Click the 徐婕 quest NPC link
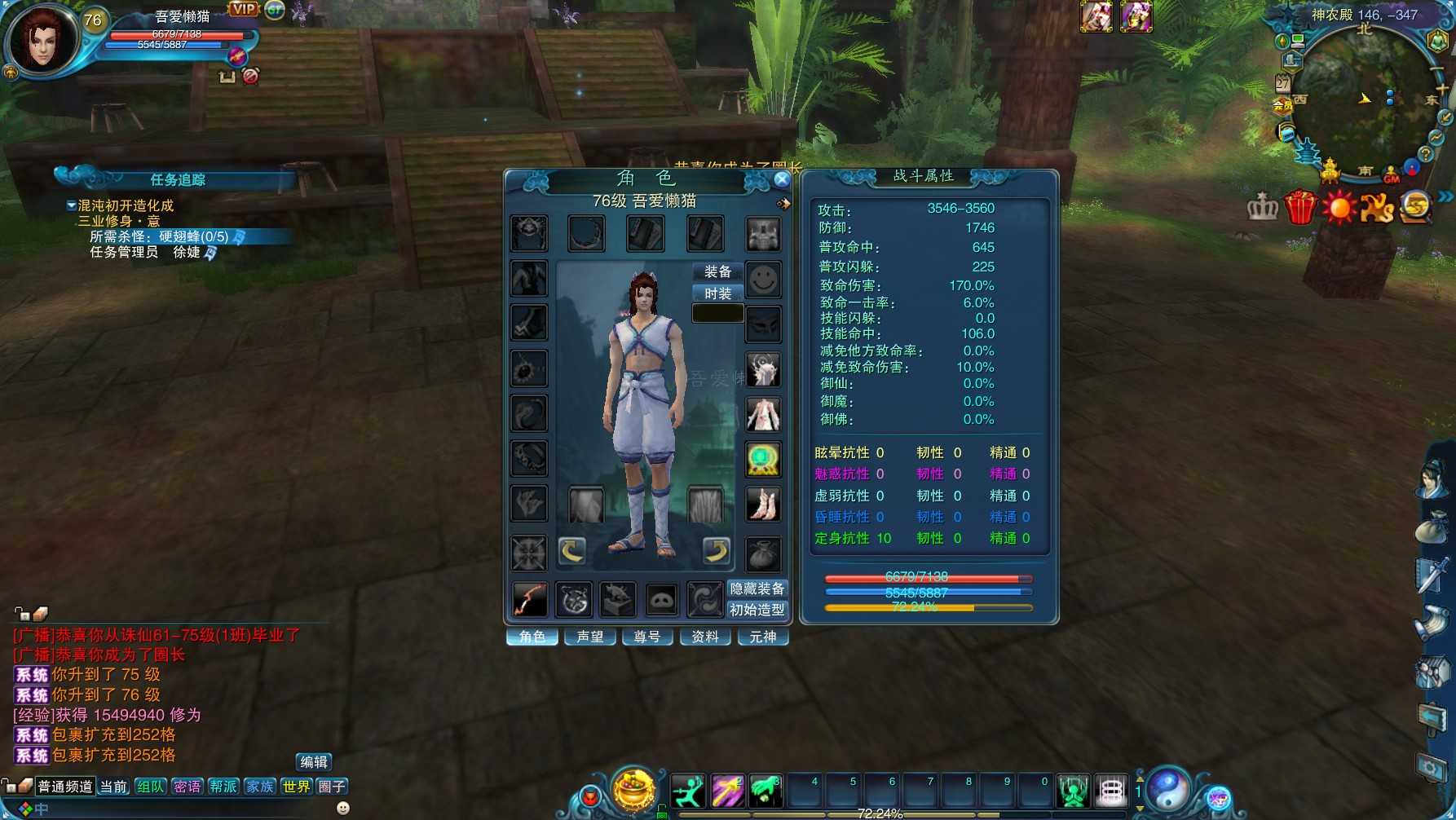Image resolution: width=1456 pixels, height=820 pixels. [x=187, y=253]
